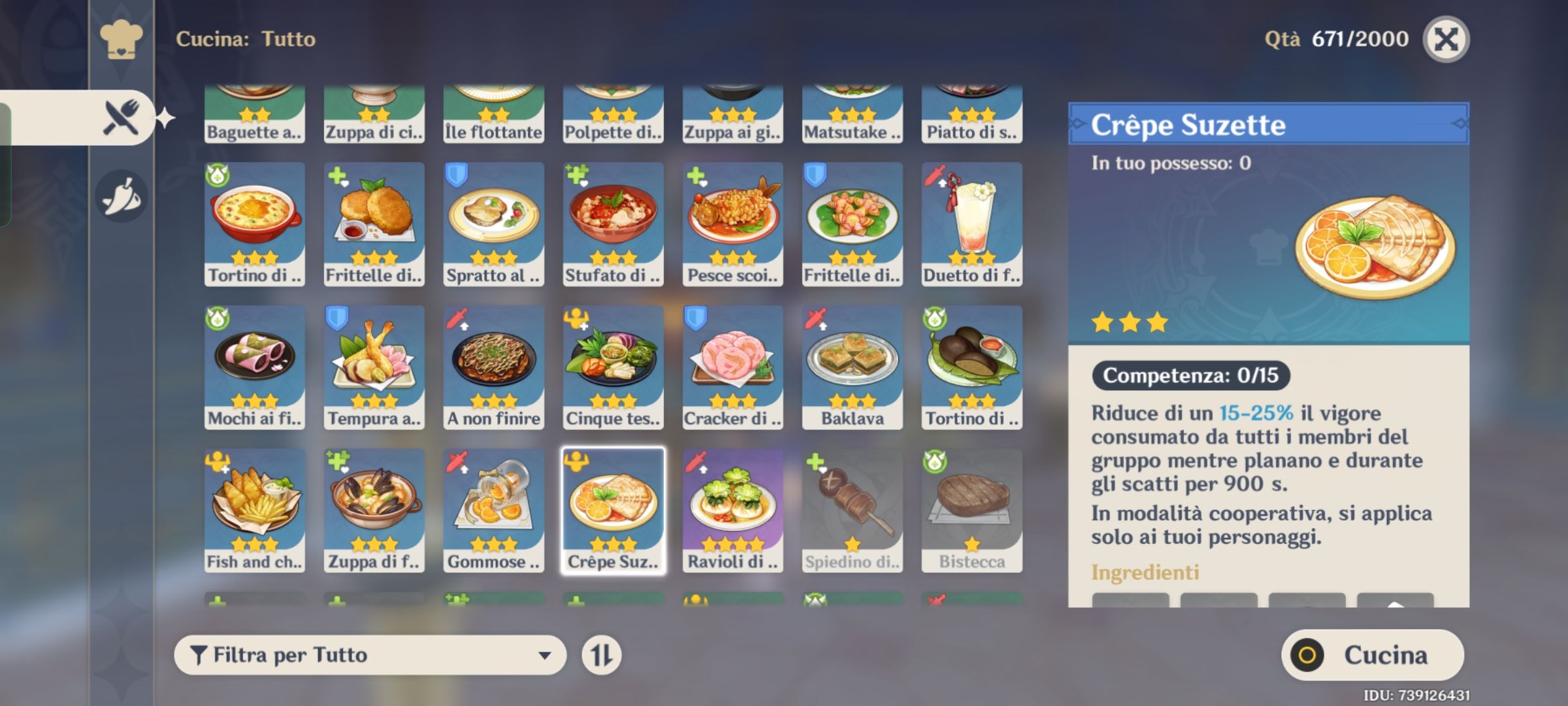Select the chef hat recipes icon
Screen dimensions: 1568x706
[x=122, y=38]
